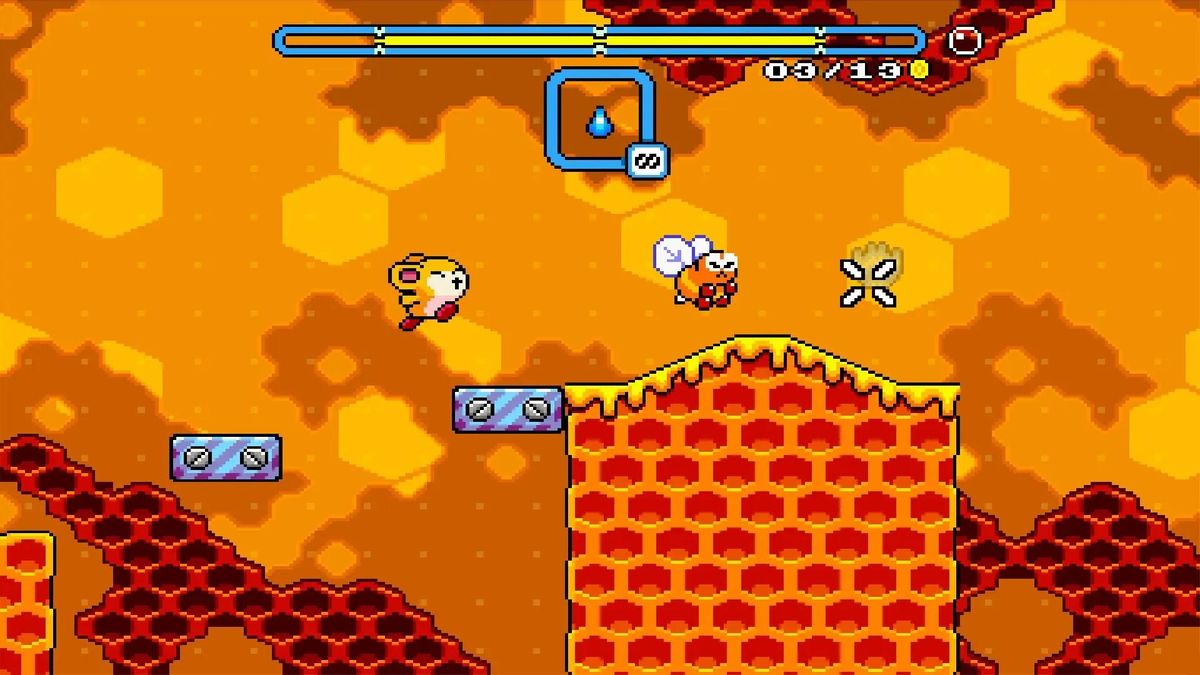1200x675 pixels.
Task: Click the red orb icon beside the progress bar
Action: [964, 41]
